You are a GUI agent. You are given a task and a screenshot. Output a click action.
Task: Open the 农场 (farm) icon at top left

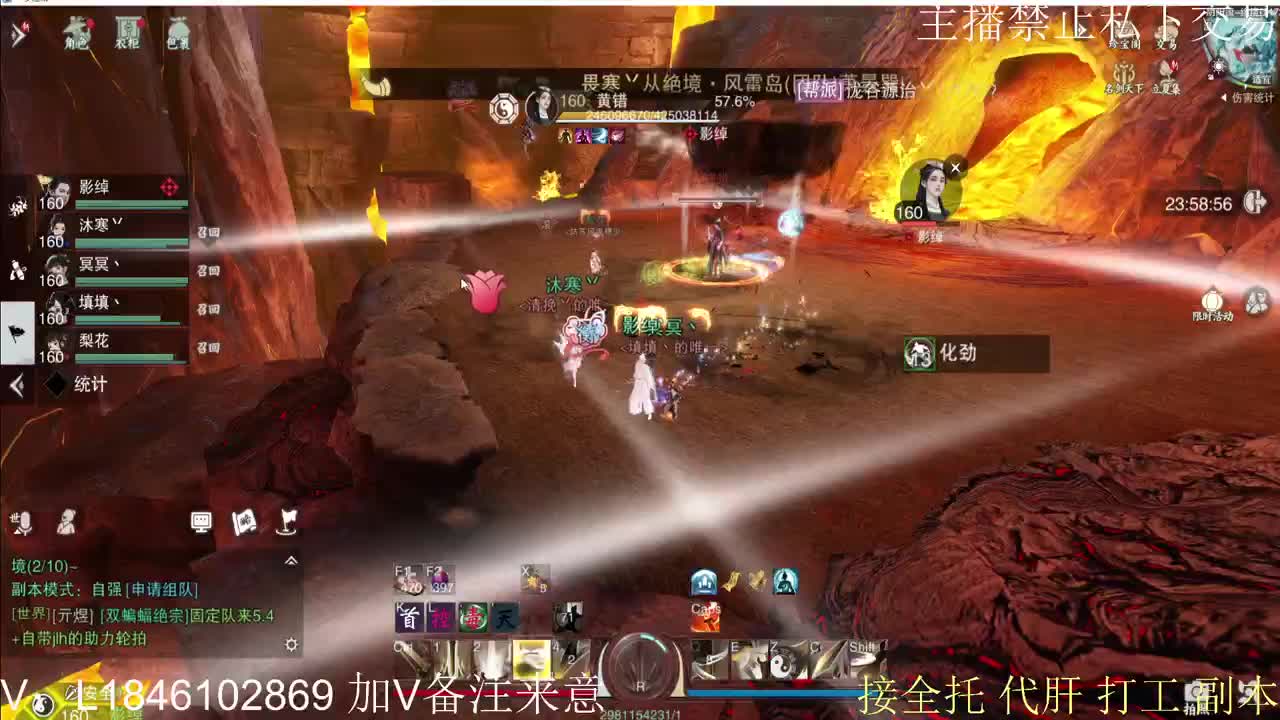coord(127,31)
